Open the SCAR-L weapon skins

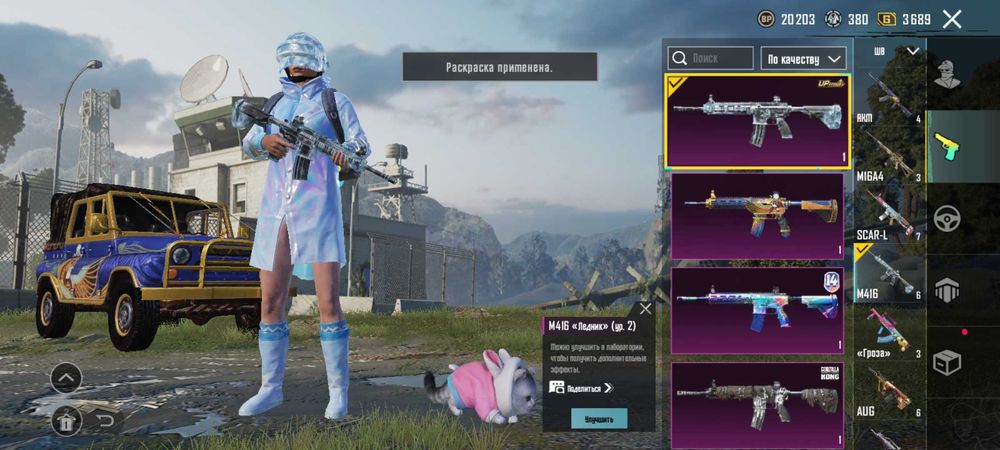[888, 217]
